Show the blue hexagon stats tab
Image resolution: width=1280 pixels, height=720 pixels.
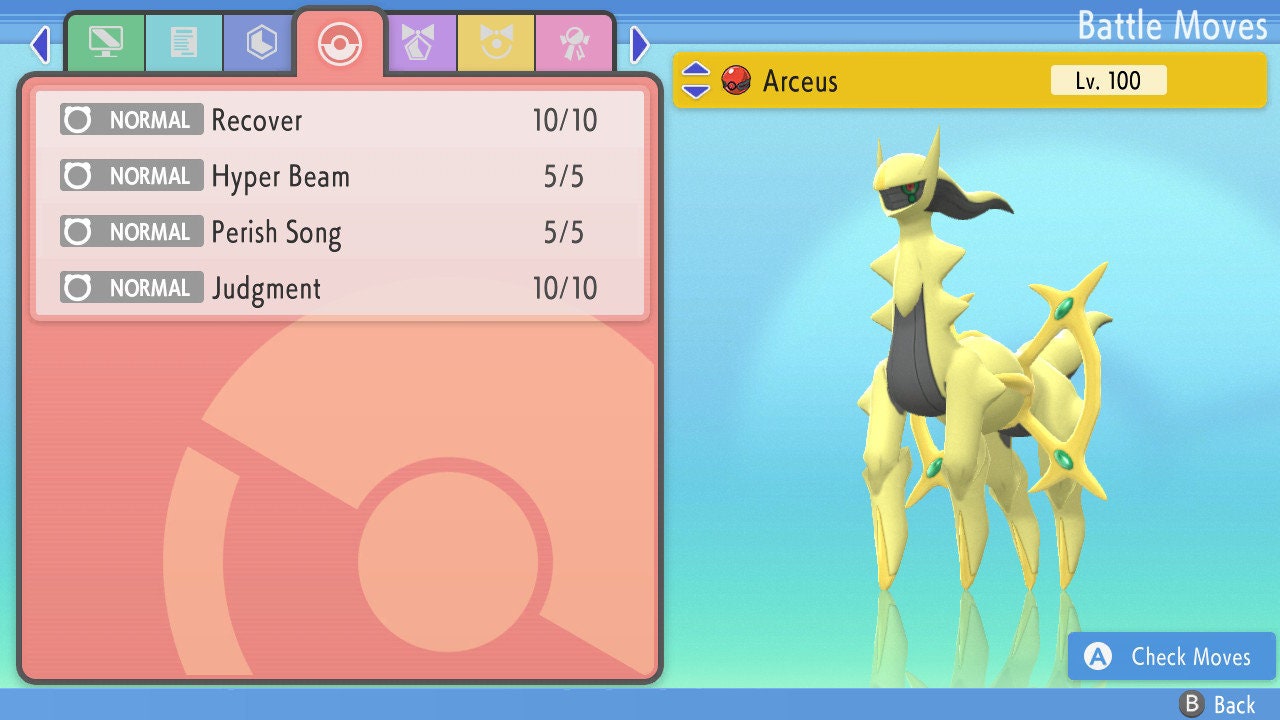(262, 43)
